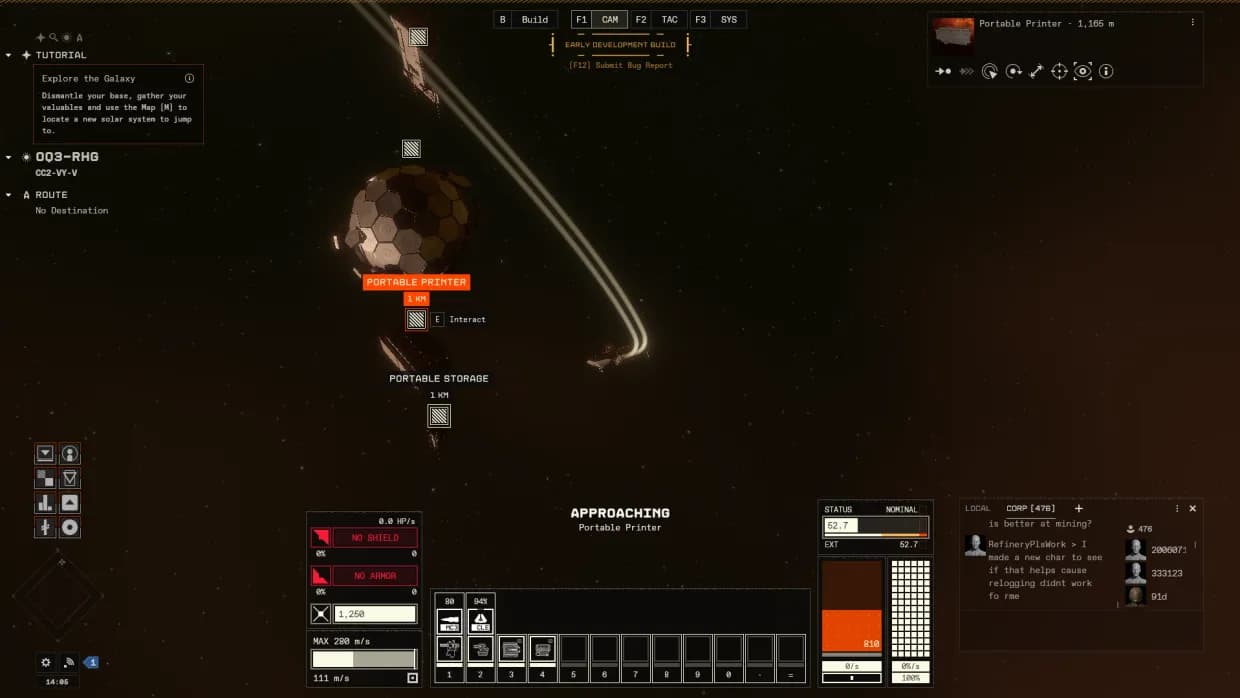Select the Portable Printer marker label
The height and width of the screenshot is (698, 1240).
[416, 282]
